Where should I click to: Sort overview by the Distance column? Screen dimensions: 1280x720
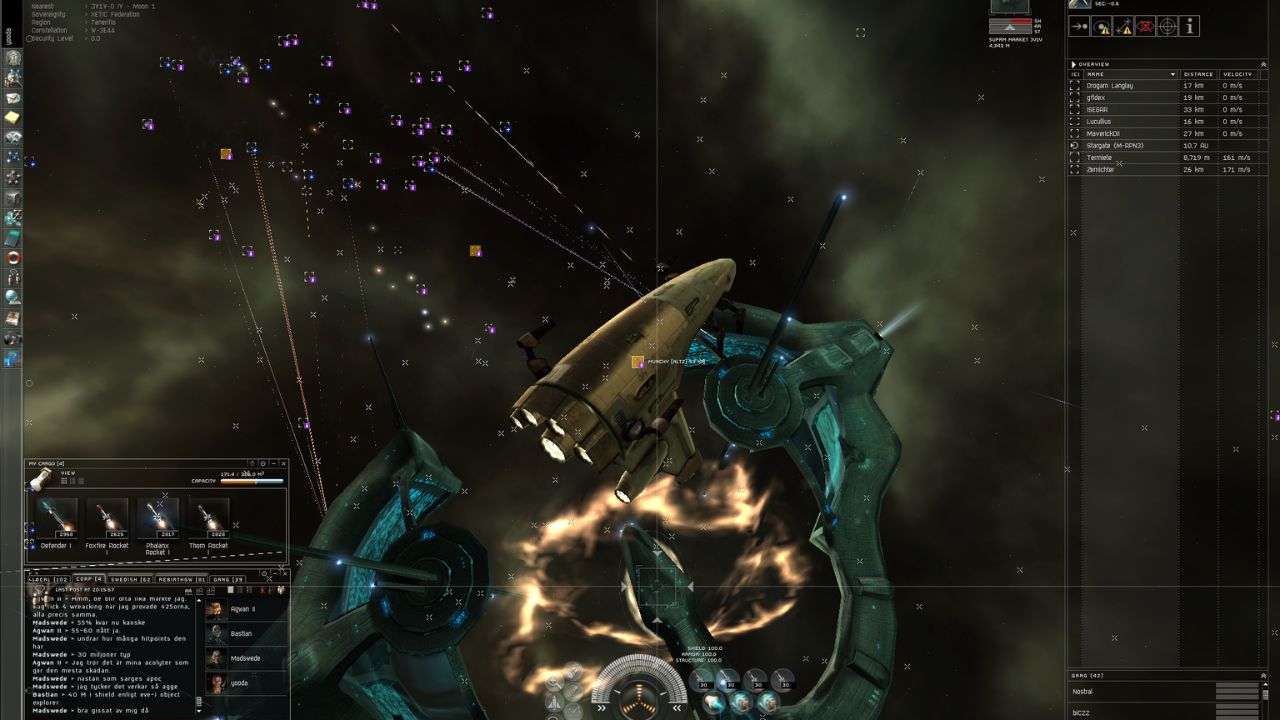[x=1198, y=74]
